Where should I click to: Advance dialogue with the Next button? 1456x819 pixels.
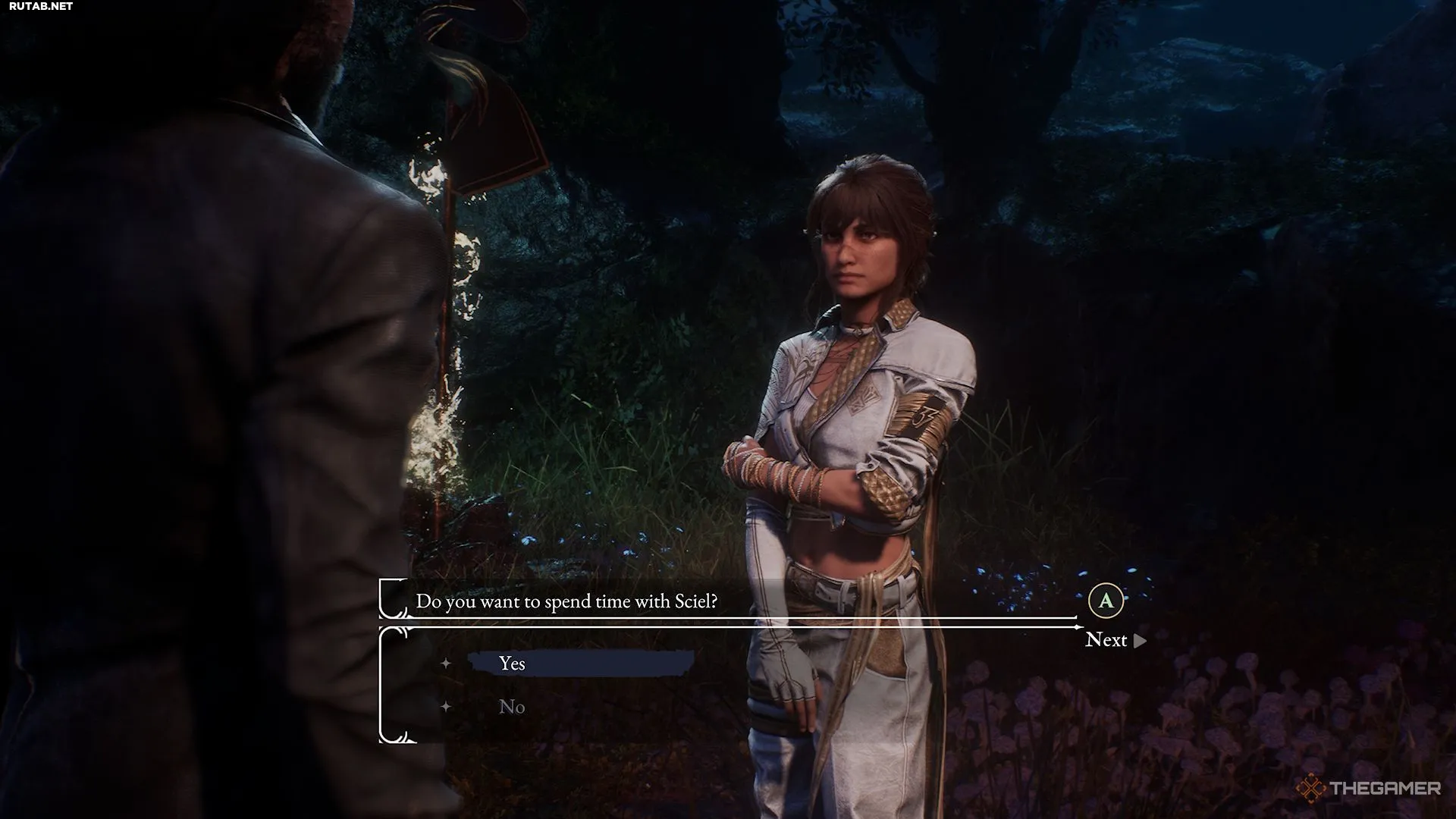pos(1114,640)
